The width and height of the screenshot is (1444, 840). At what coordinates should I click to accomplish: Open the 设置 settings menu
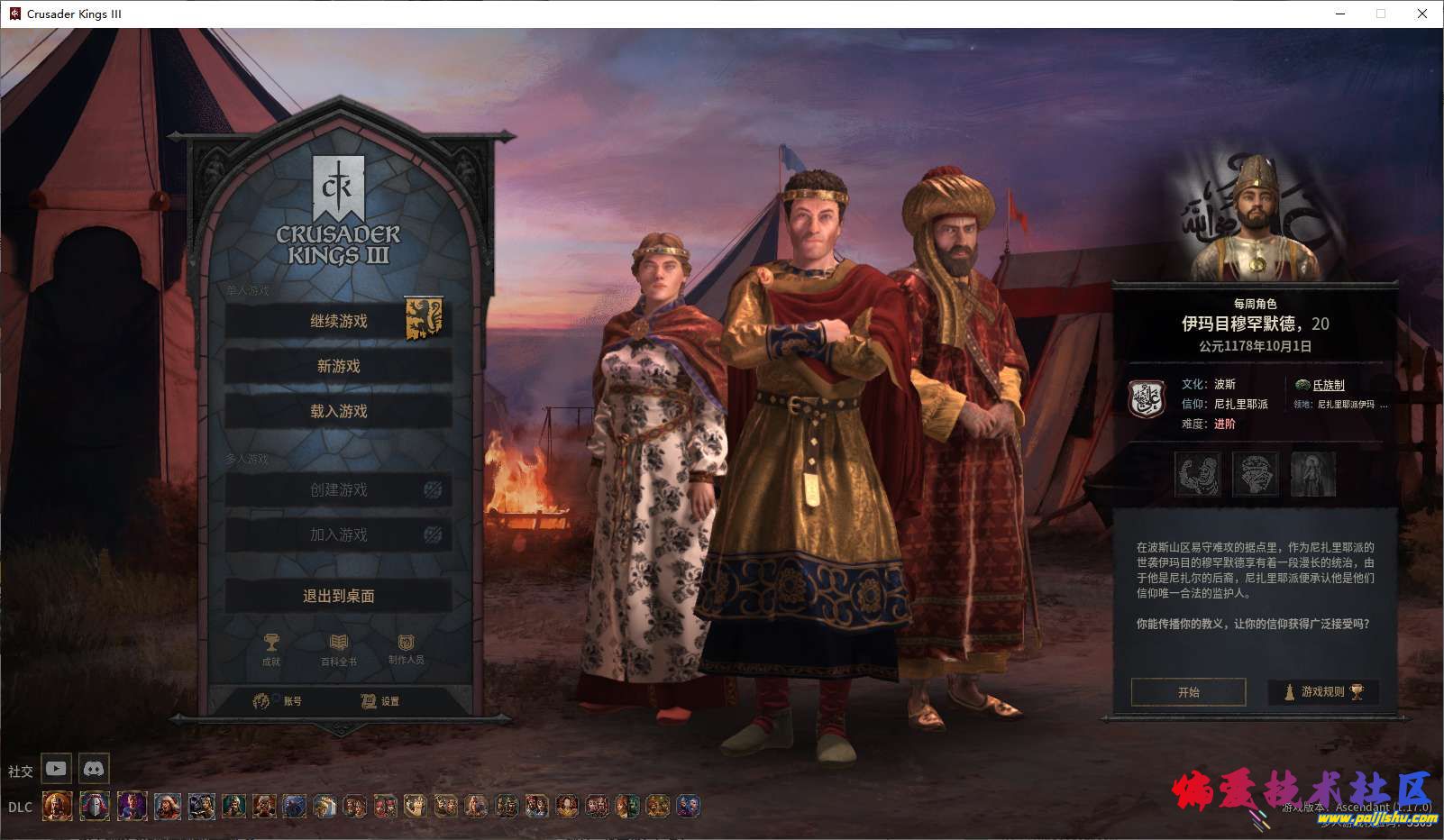(x=380, y=700)
